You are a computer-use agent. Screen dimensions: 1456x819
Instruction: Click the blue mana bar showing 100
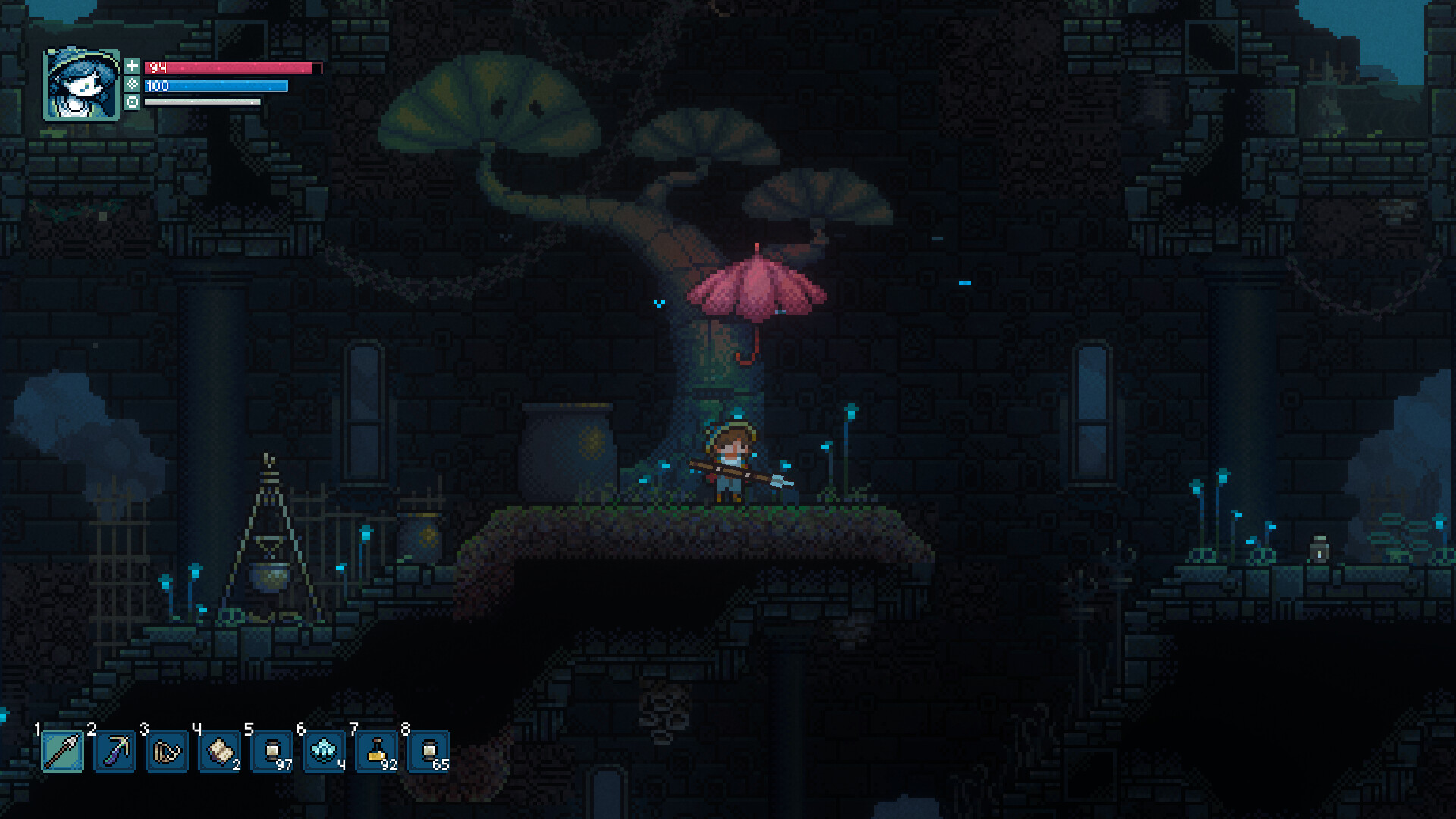coord(220,86)
